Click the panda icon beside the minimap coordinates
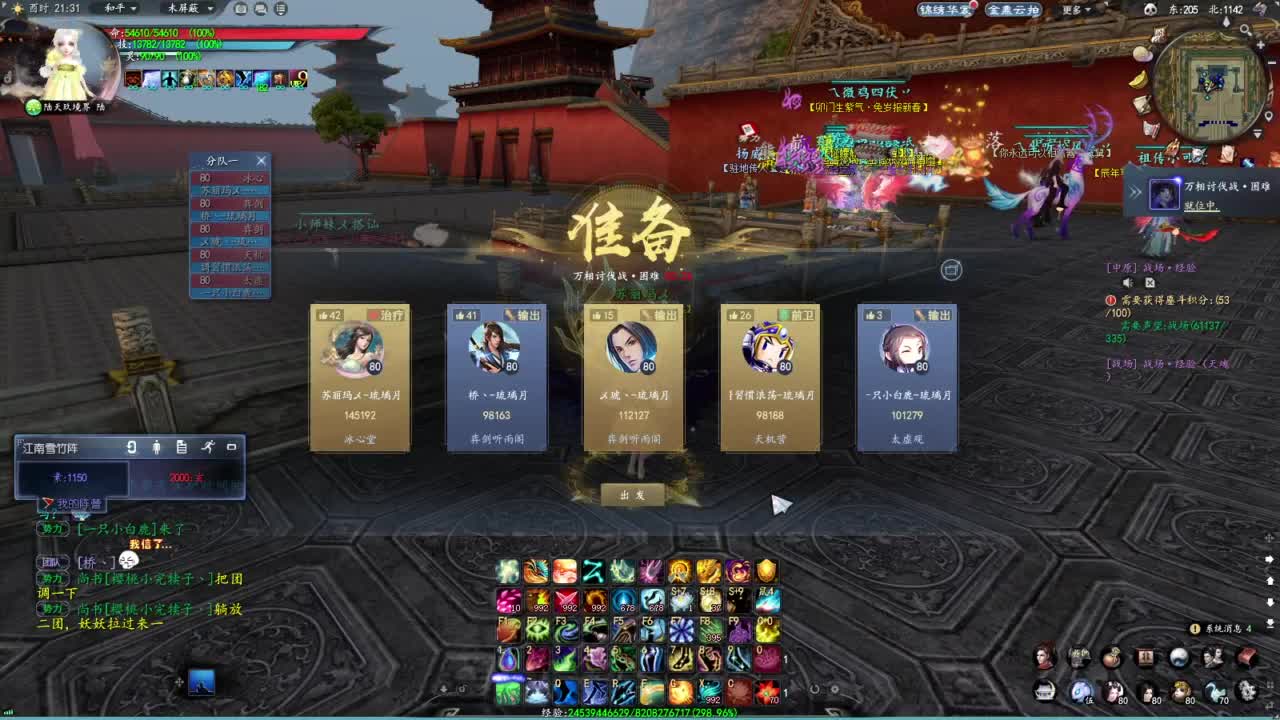Viewport: 1280px width, 720px height. pos(1150,8)
